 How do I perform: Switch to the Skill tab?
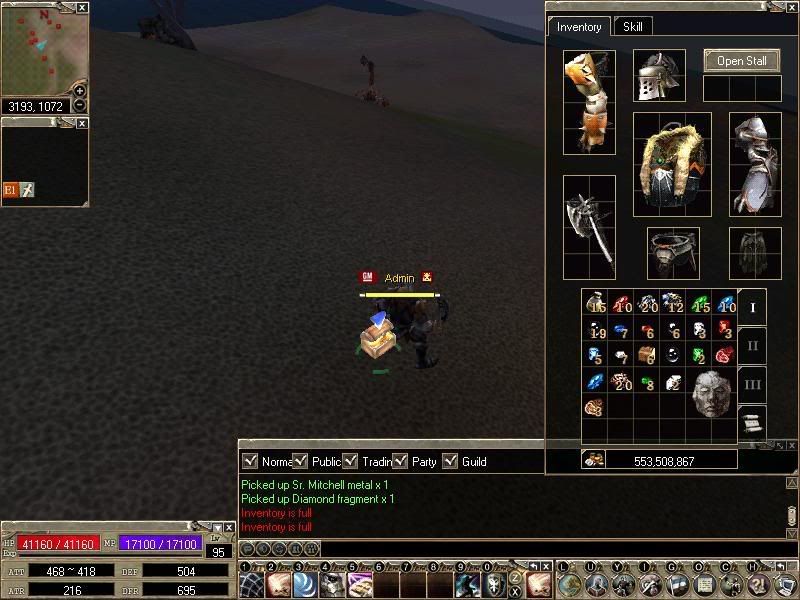point(633,27)
